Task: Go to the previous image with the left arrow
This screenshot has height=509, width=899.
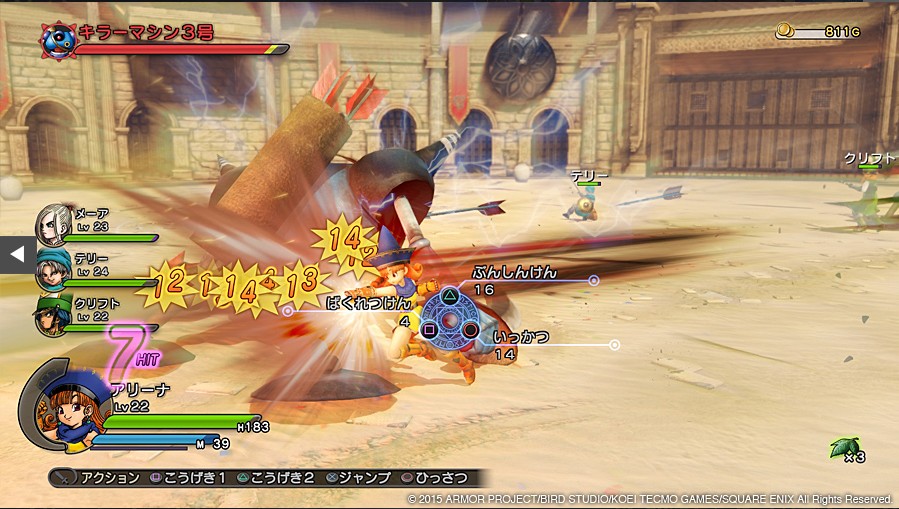Action: [x=16, y=254]
